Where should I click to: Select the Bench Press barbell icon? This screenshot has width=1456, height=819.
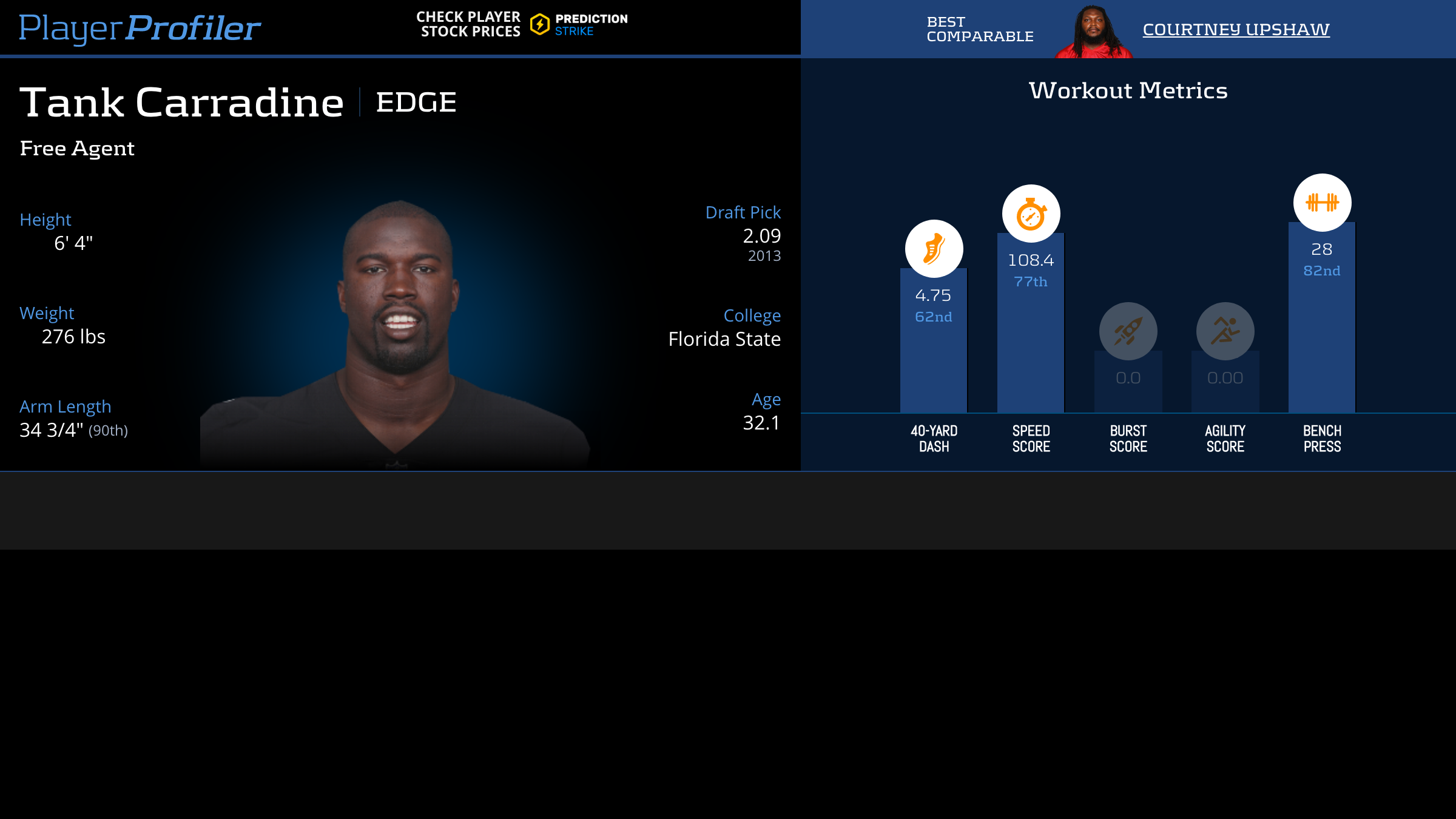pos(1322,203)
